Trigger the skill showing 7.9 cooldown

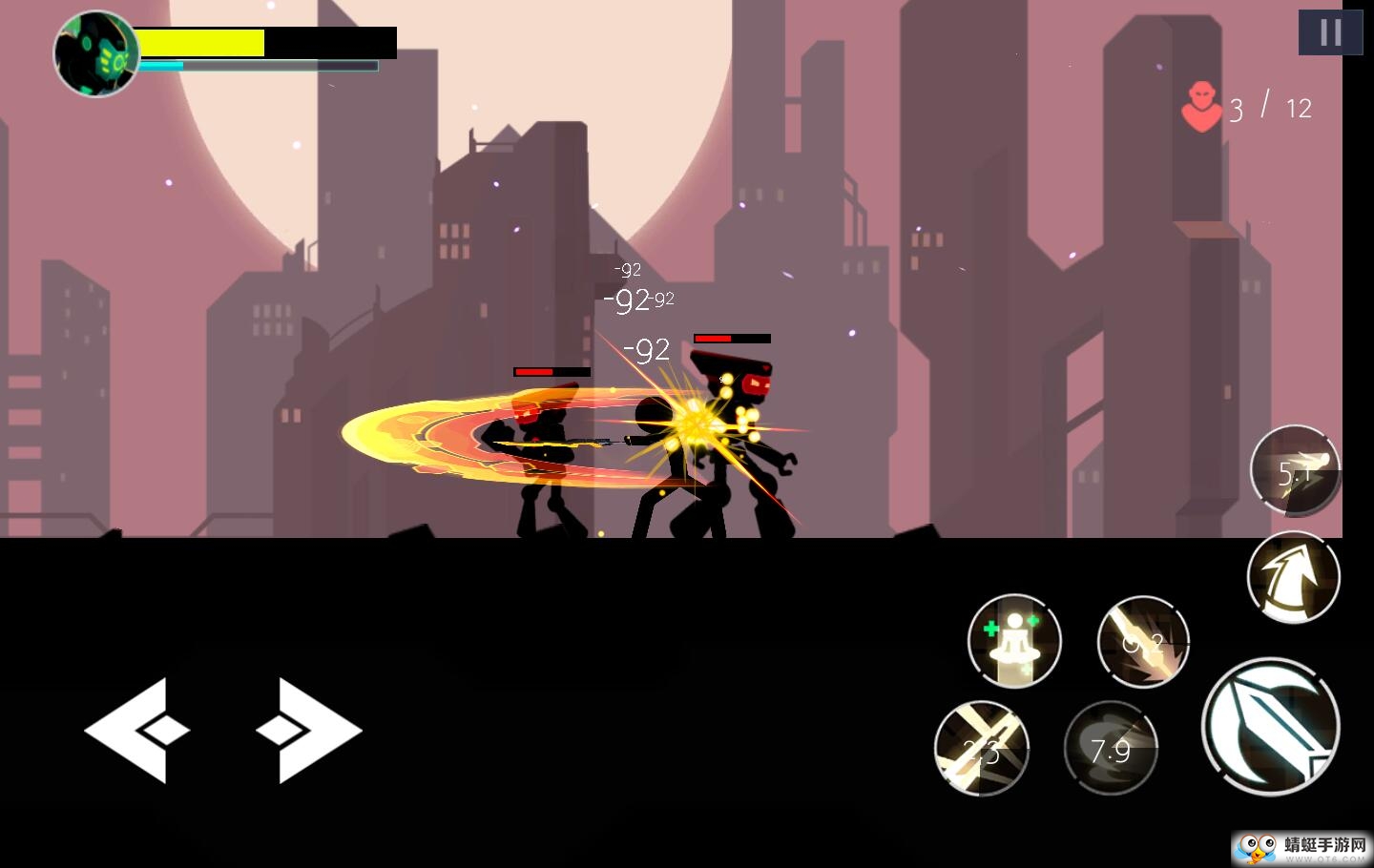pyautogui.click(x=1111, y=749)
